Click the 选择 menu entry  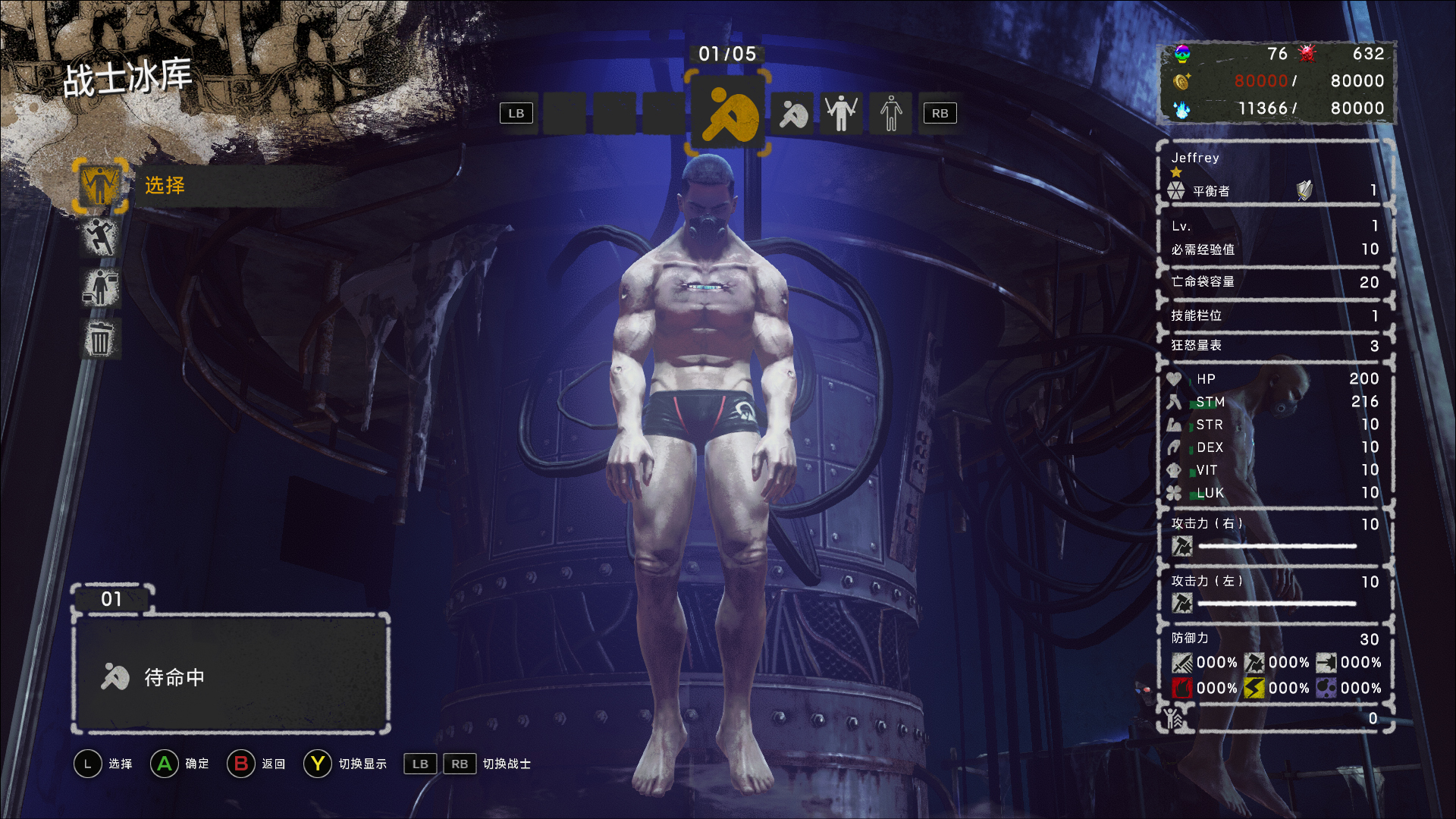[x=163, y=187]
